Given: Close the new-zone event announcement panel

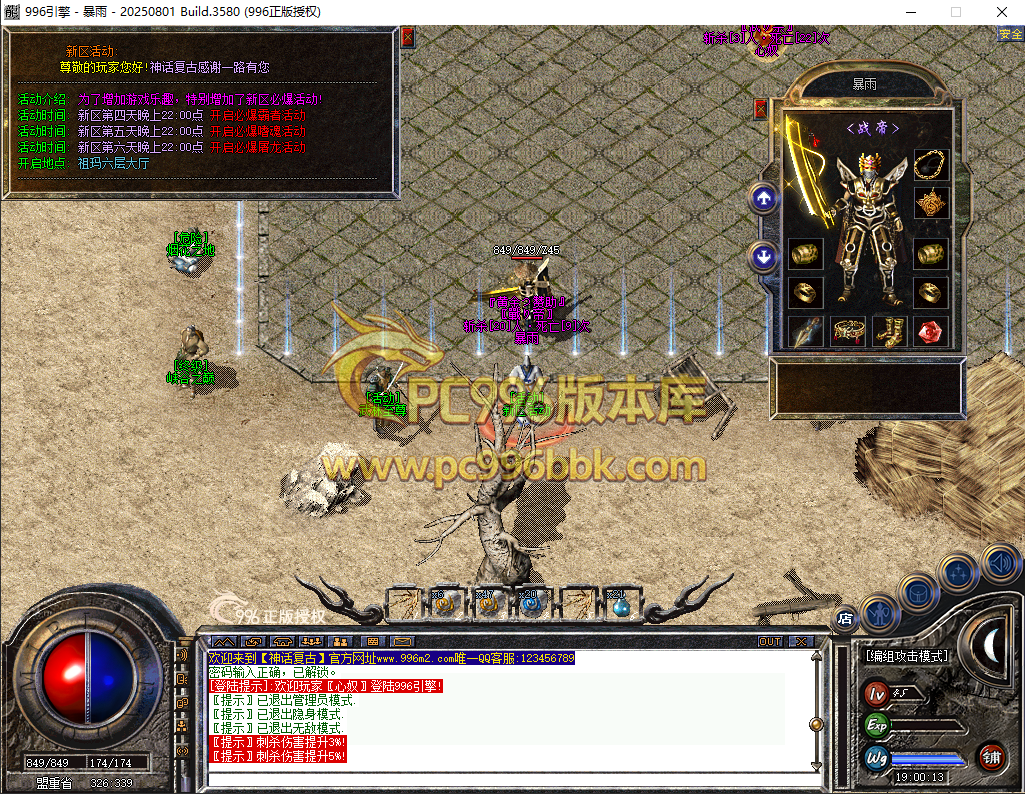Looking at the screenshot, I should pos(407,38).
